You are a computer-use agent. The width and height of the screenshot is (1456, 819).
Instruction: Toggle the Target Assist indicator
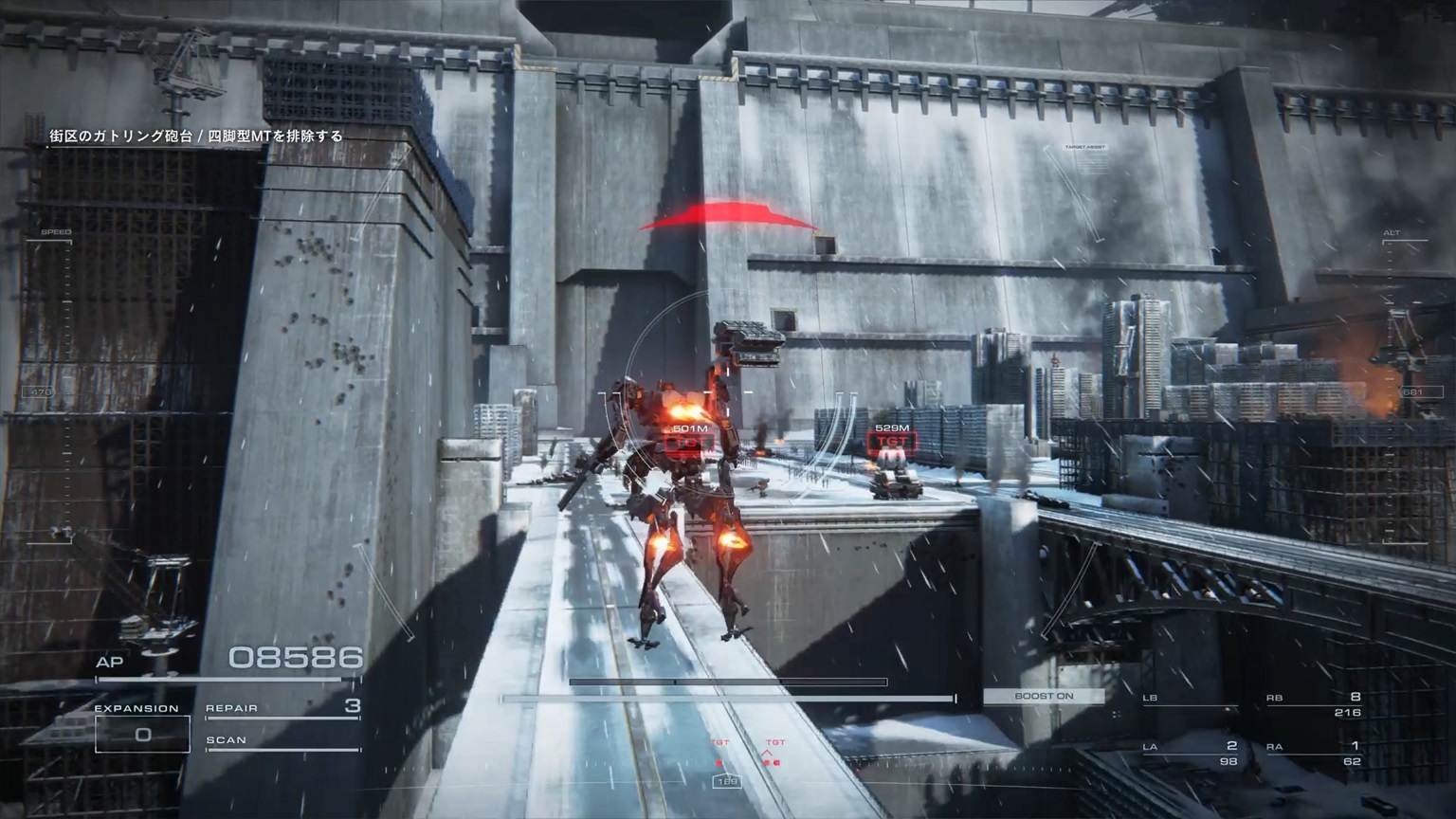(1085, 148)
